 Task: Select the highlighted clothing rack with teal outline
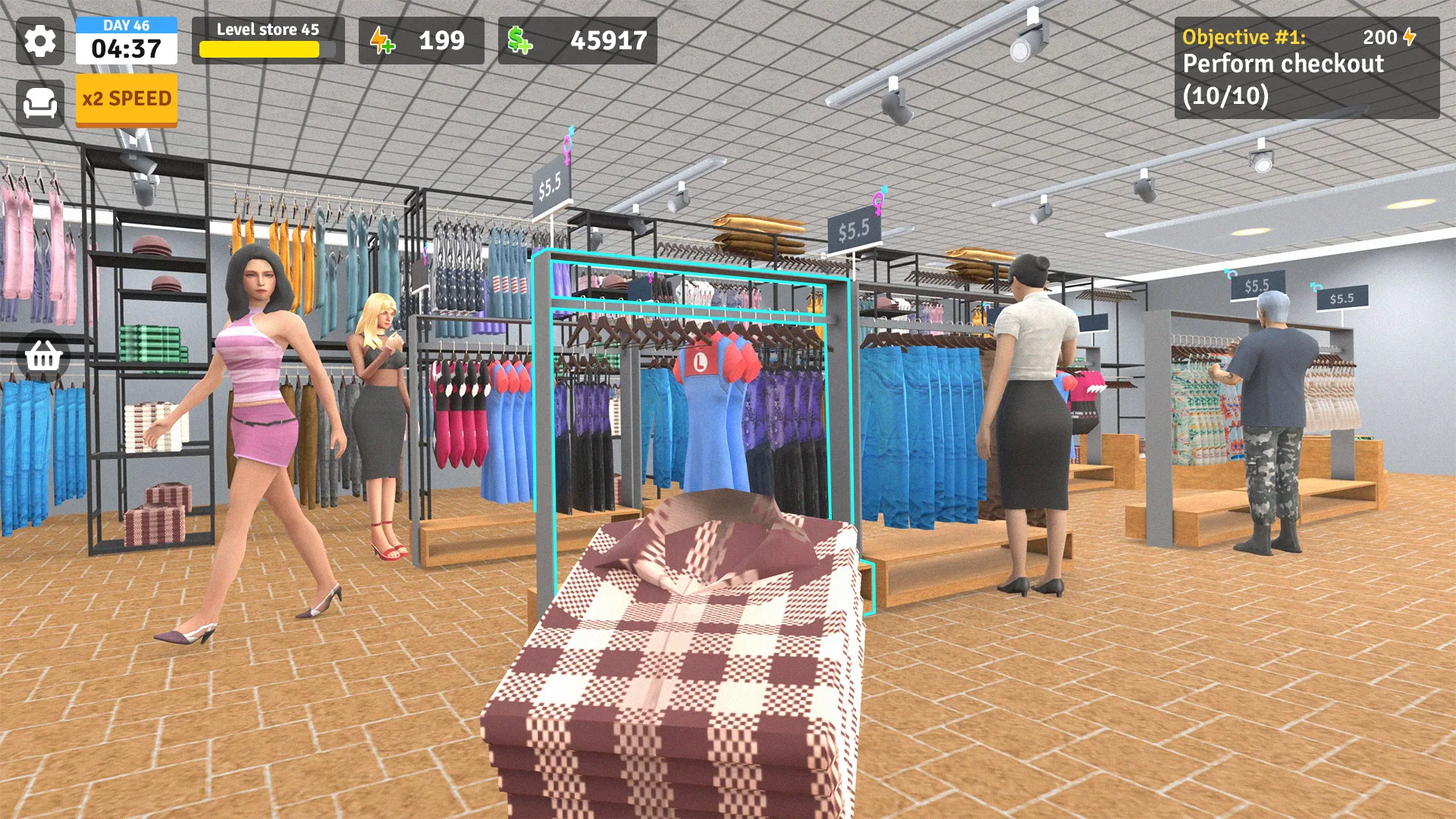pos(690,394)
